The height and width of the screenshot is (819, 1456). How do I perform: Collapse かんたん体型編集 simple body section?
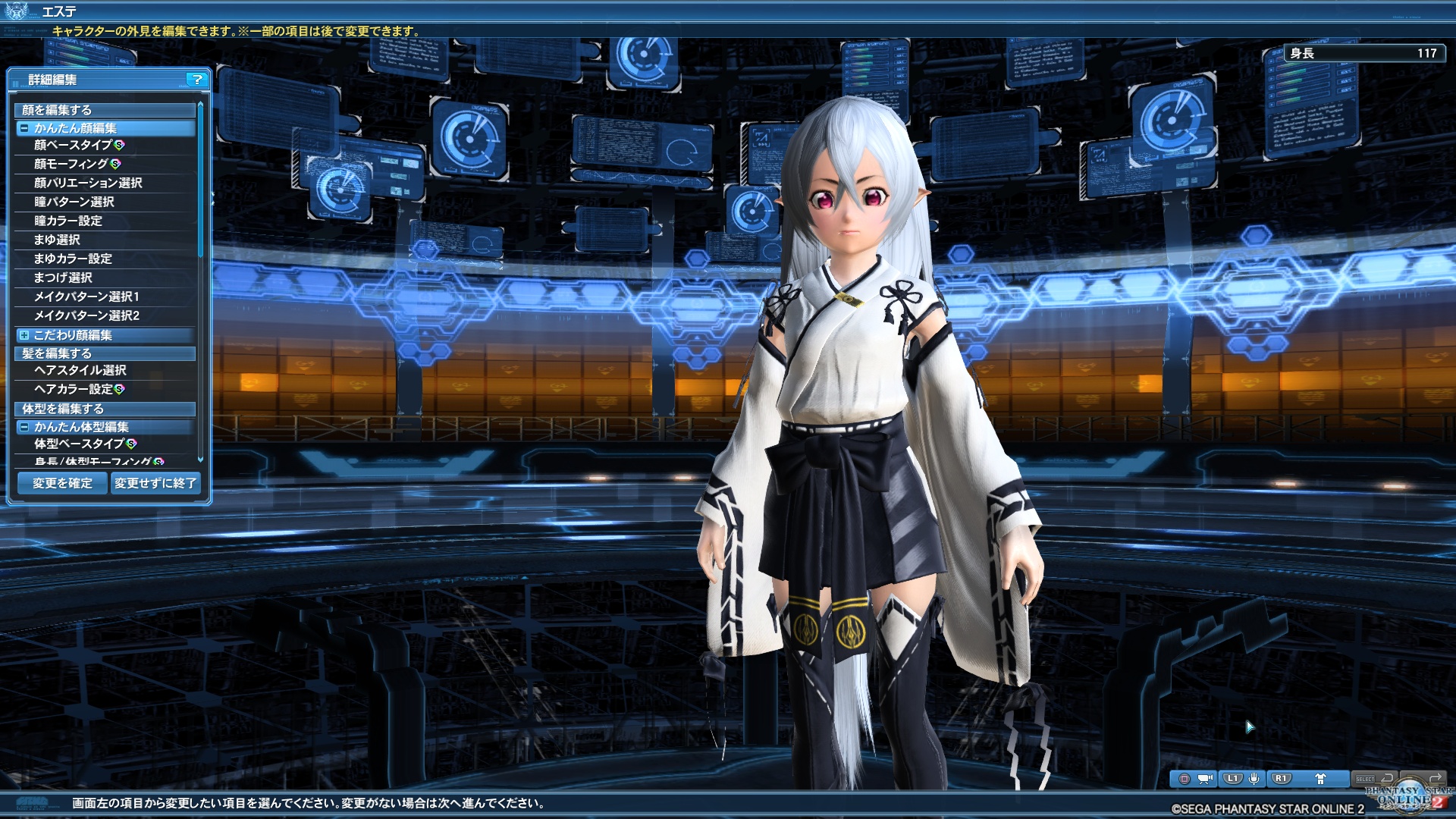pos(25,427)
